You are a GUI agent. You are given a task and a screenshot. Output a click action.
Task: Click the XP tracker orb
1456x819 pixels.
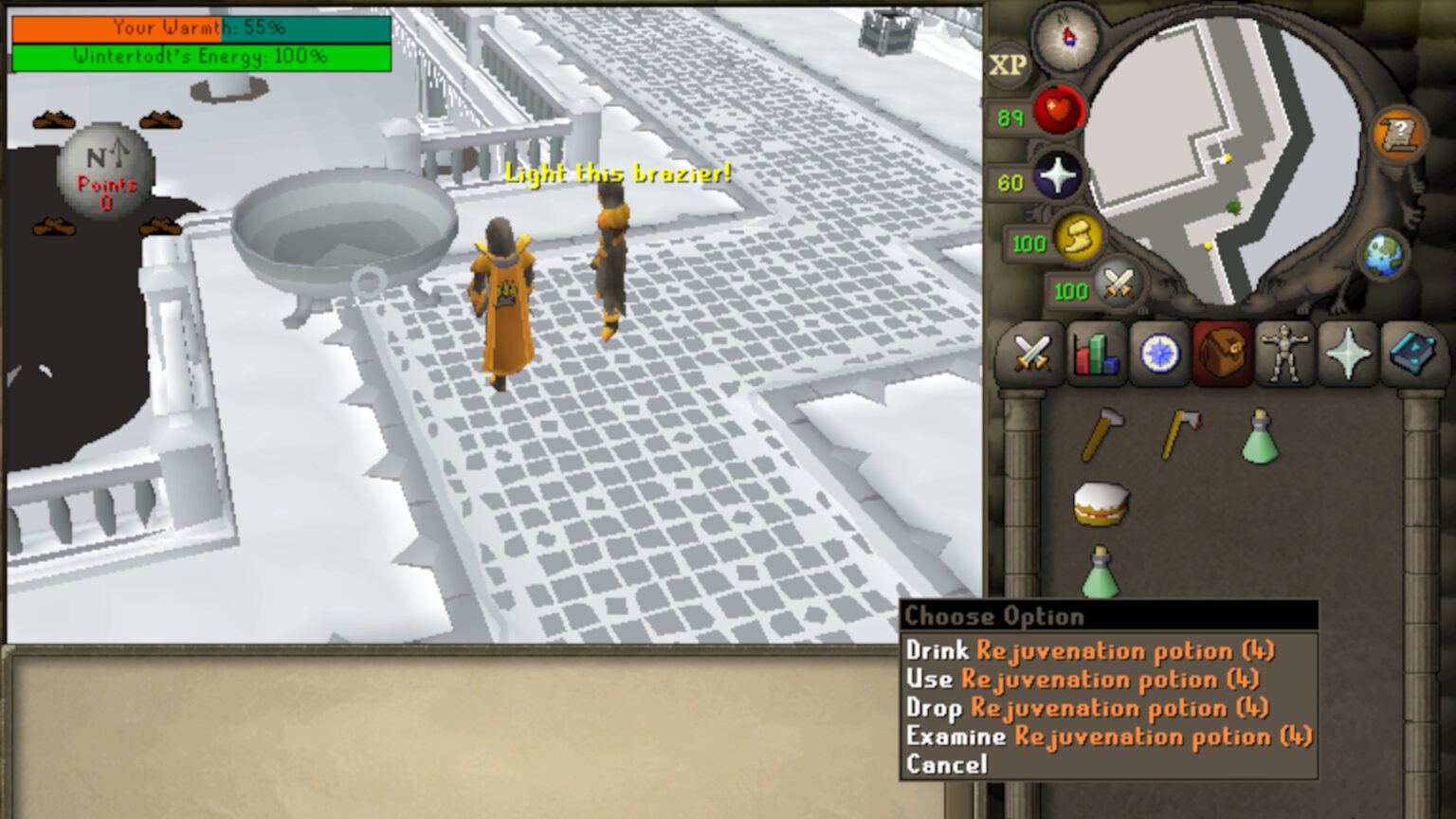point(1007,66)
